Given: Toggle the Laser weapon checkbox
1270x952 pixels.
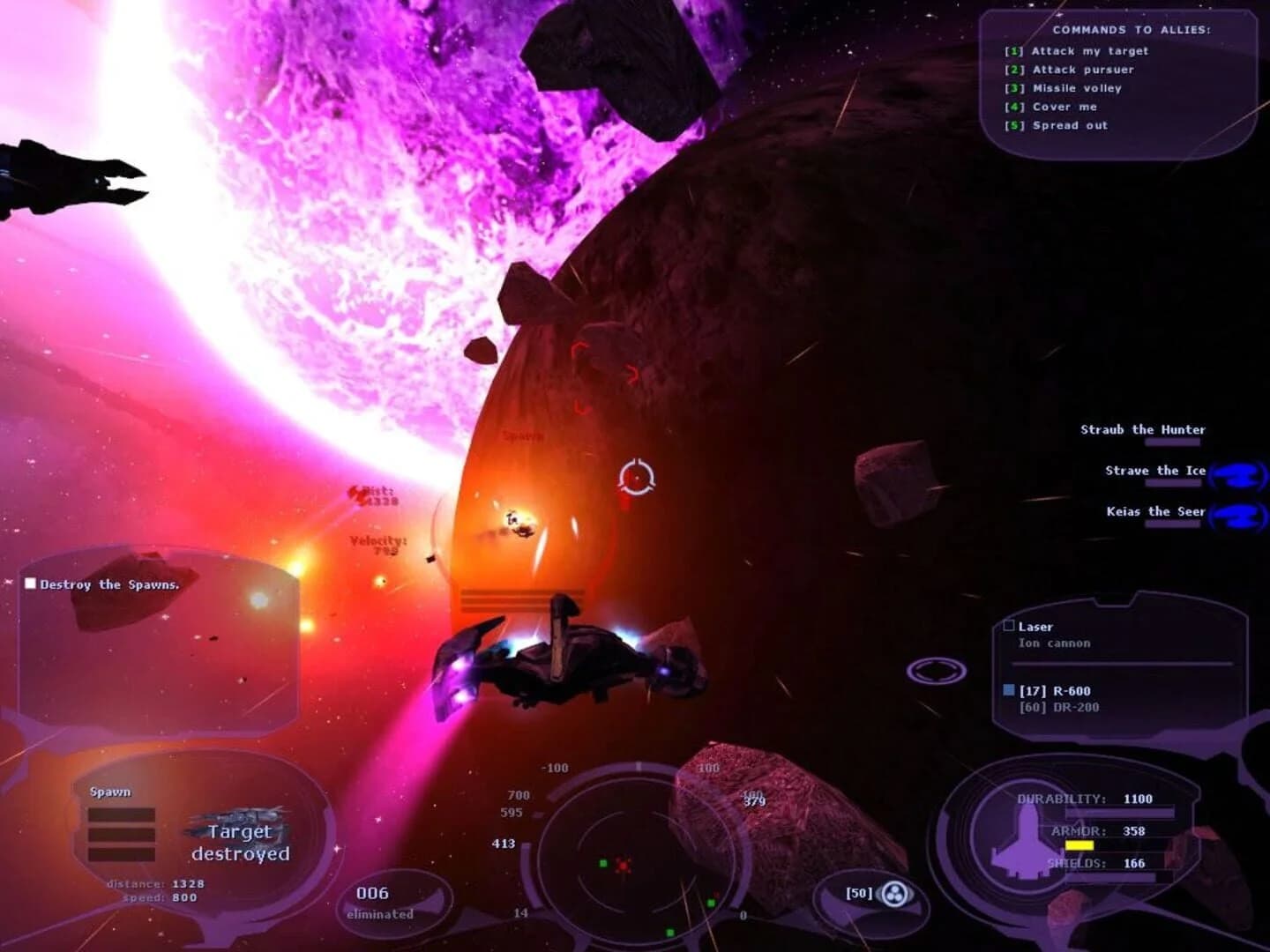Looking at the screenshot, I should click(1007, 626).
